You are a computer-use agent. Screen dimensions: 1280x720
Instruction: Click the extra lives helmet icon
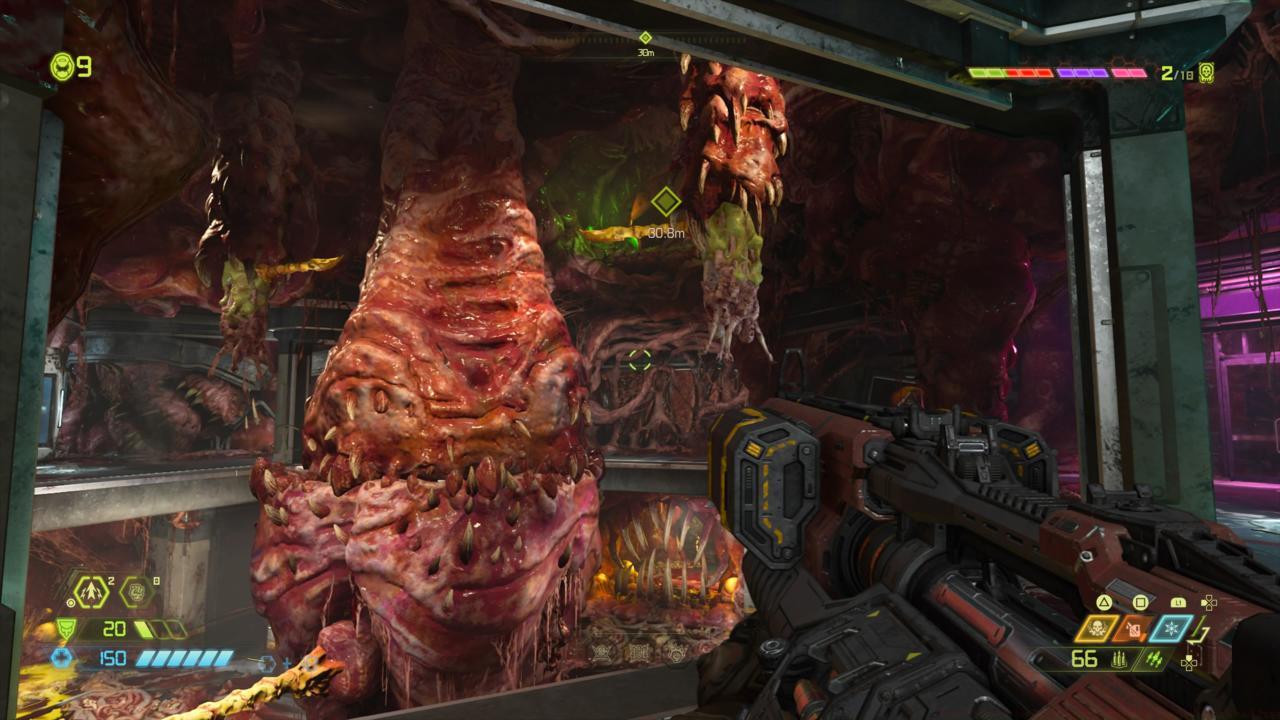pyautogui.click(x=62, y=67)
